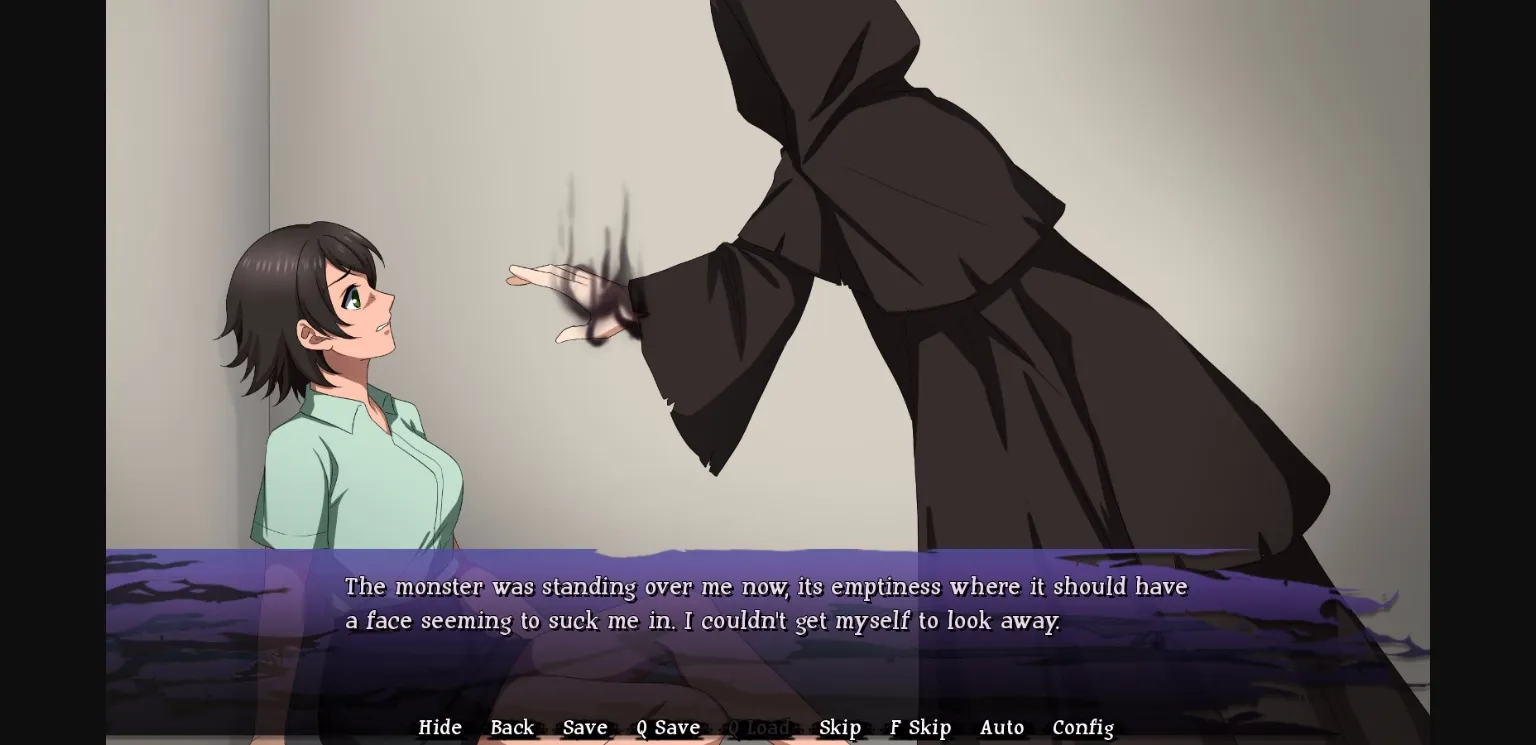Skip the current dialogue

[840, 727]
